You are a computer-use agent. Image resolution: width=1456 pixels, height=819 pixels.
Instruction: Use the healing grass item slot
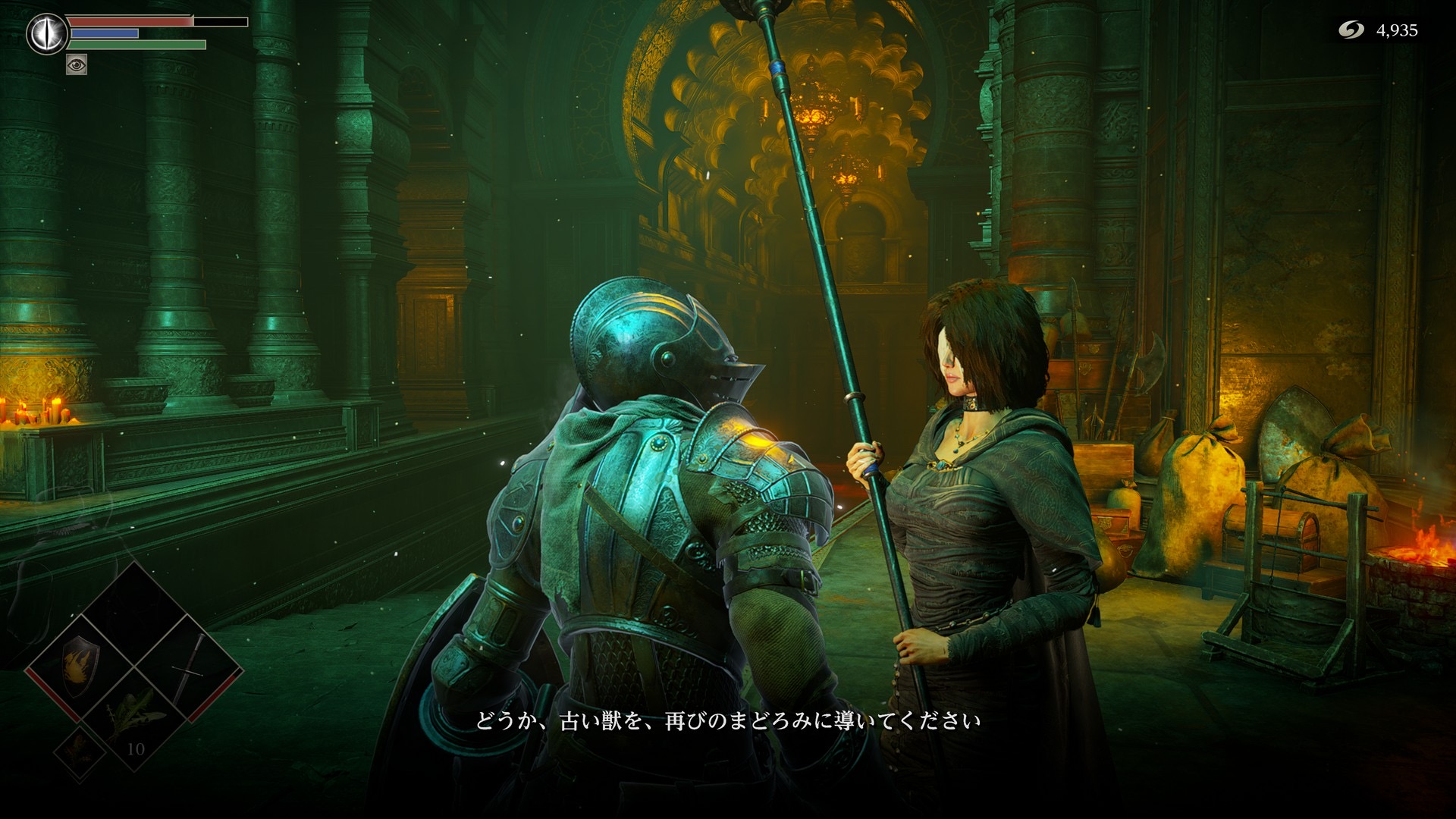(135, 717)
